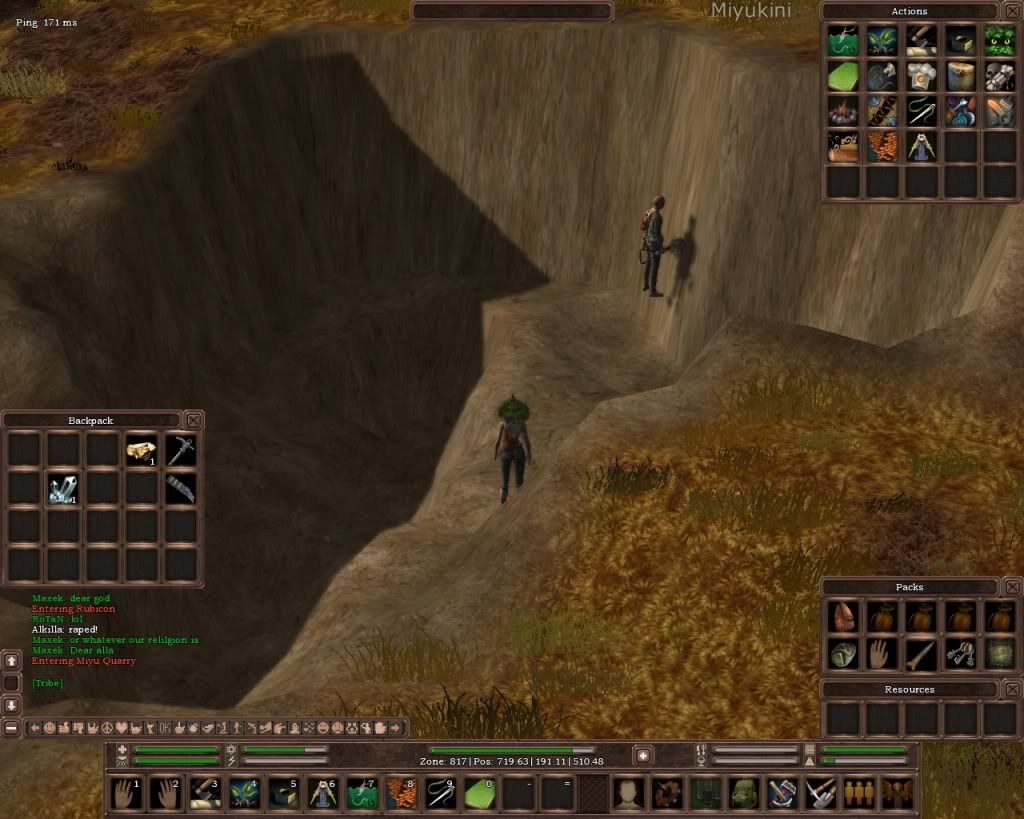Activate the green-eyed bush action

pyautogui.click(x=999, y=41)
